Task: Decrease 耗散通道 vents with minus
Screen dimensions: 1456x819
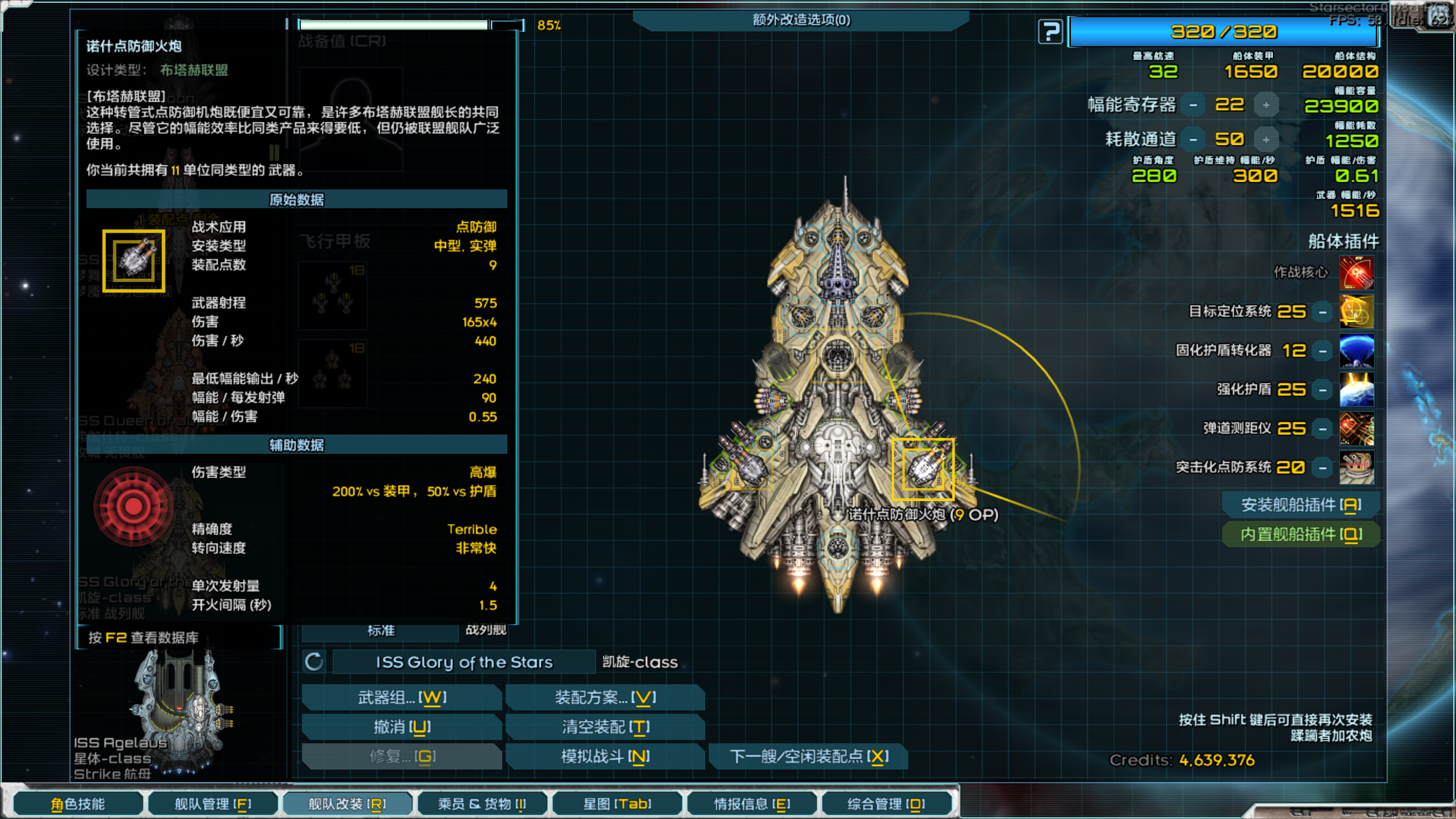Action: tap(1193, 140)
